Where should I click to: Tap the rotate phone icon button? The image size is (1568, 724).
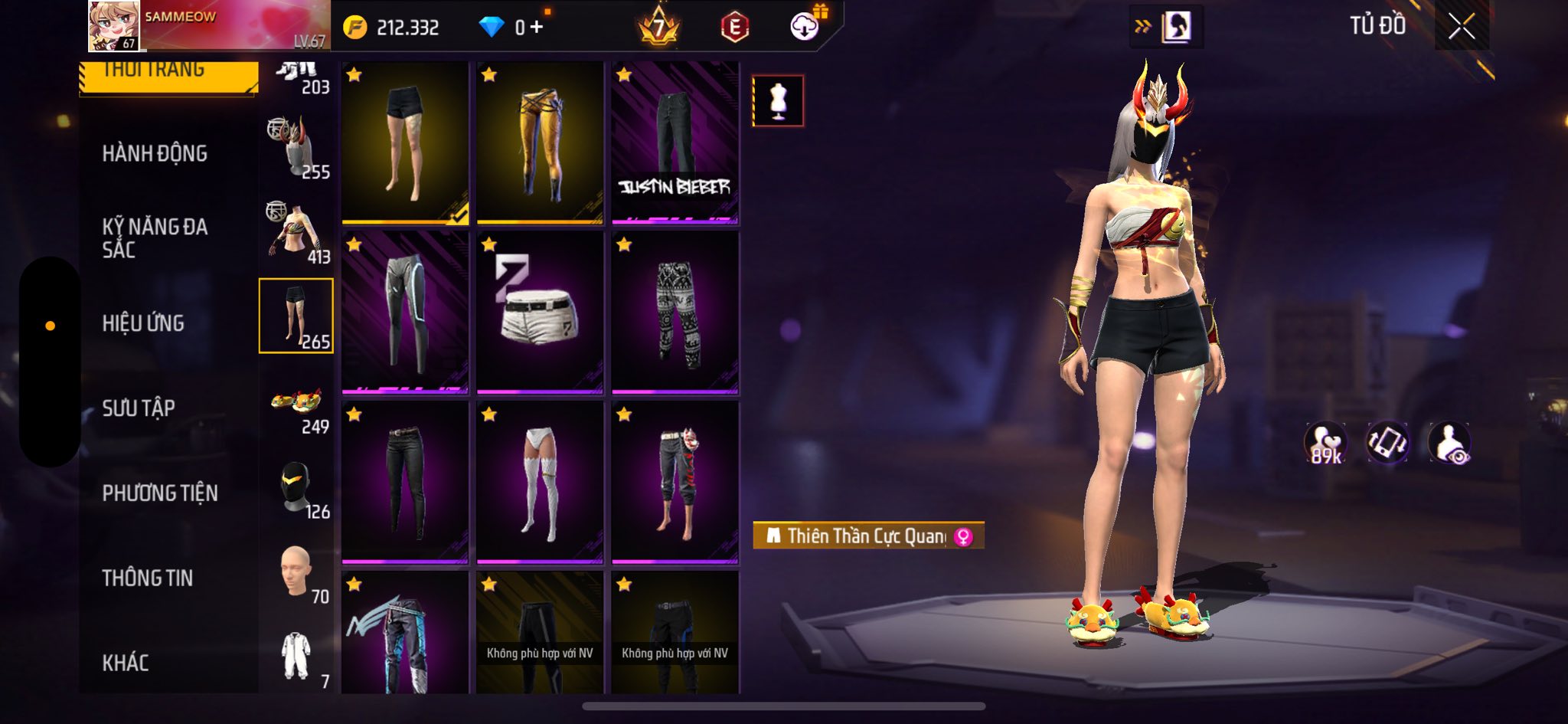click(1387, 444)
